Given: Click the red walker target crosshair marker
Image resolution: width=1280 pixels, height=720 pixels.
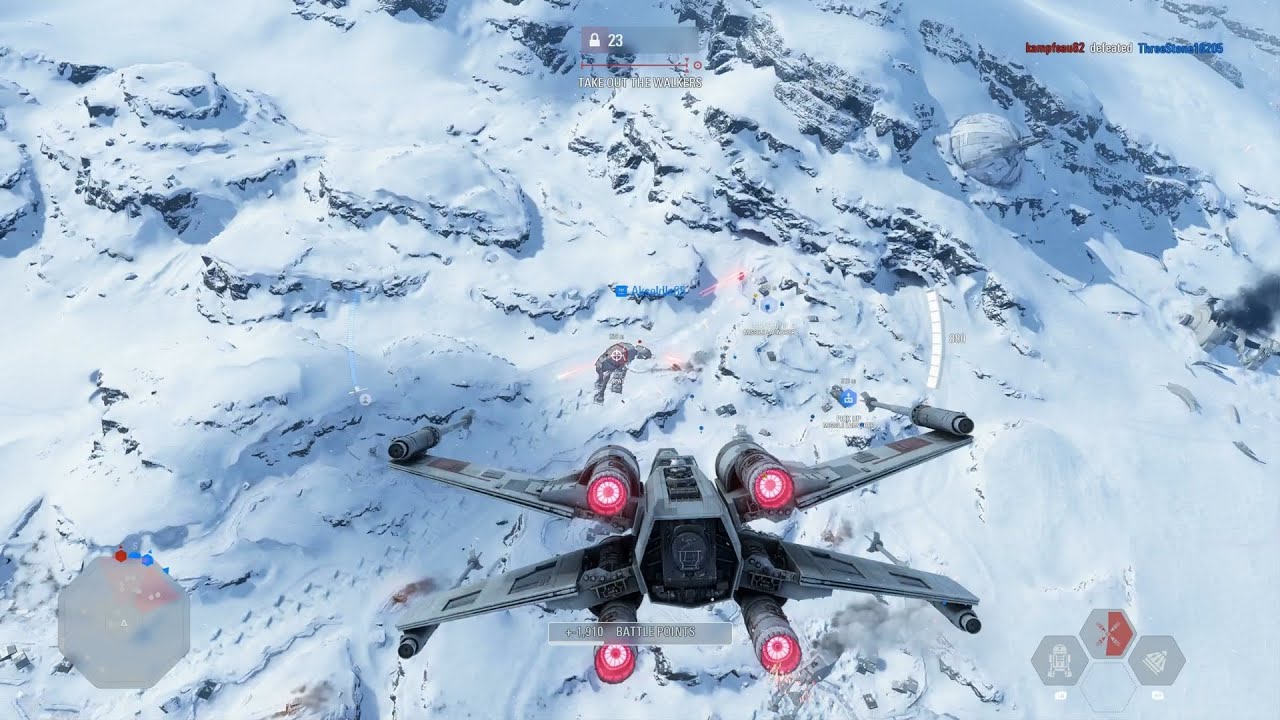Looking at the screenshot, I should click(x=618, y=353).
